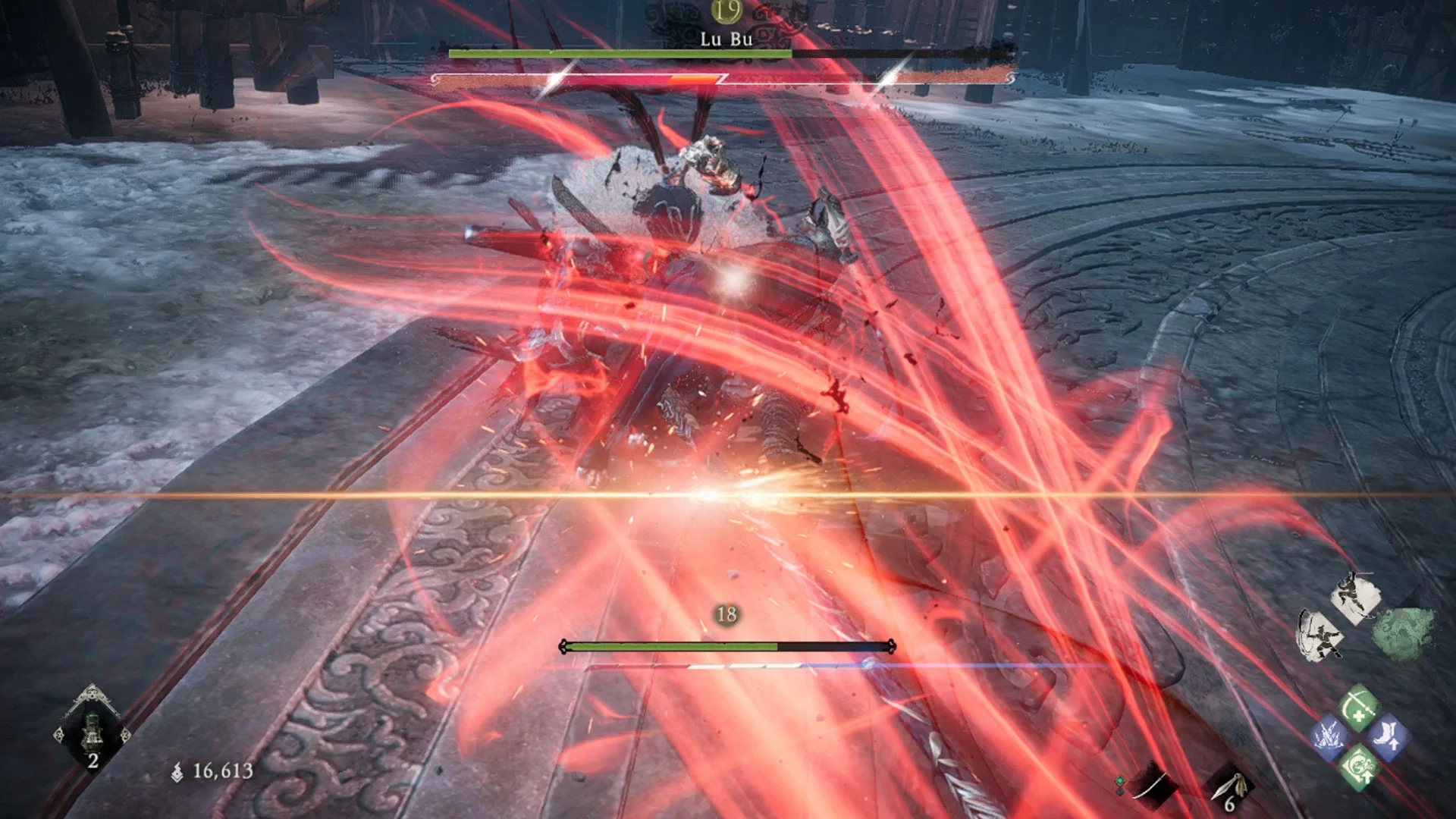
Task: Use the spinning slash martial art icon
Action: [1321, 635]
